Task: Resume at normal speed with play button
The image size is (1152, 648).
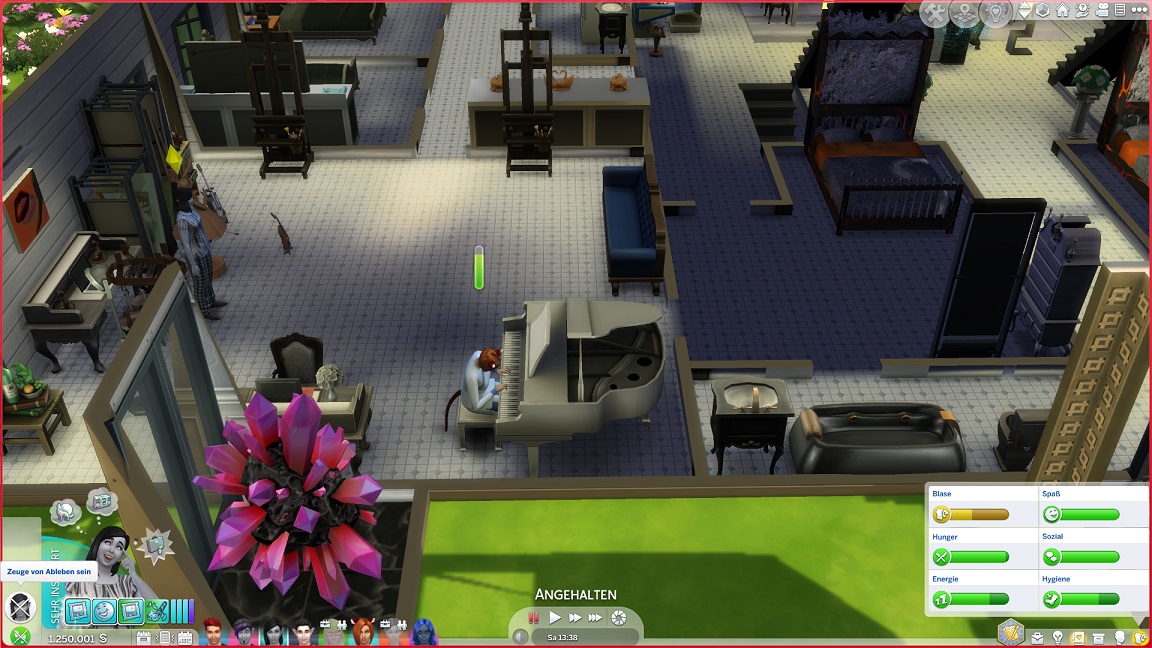Action: (x=555, y=618)
